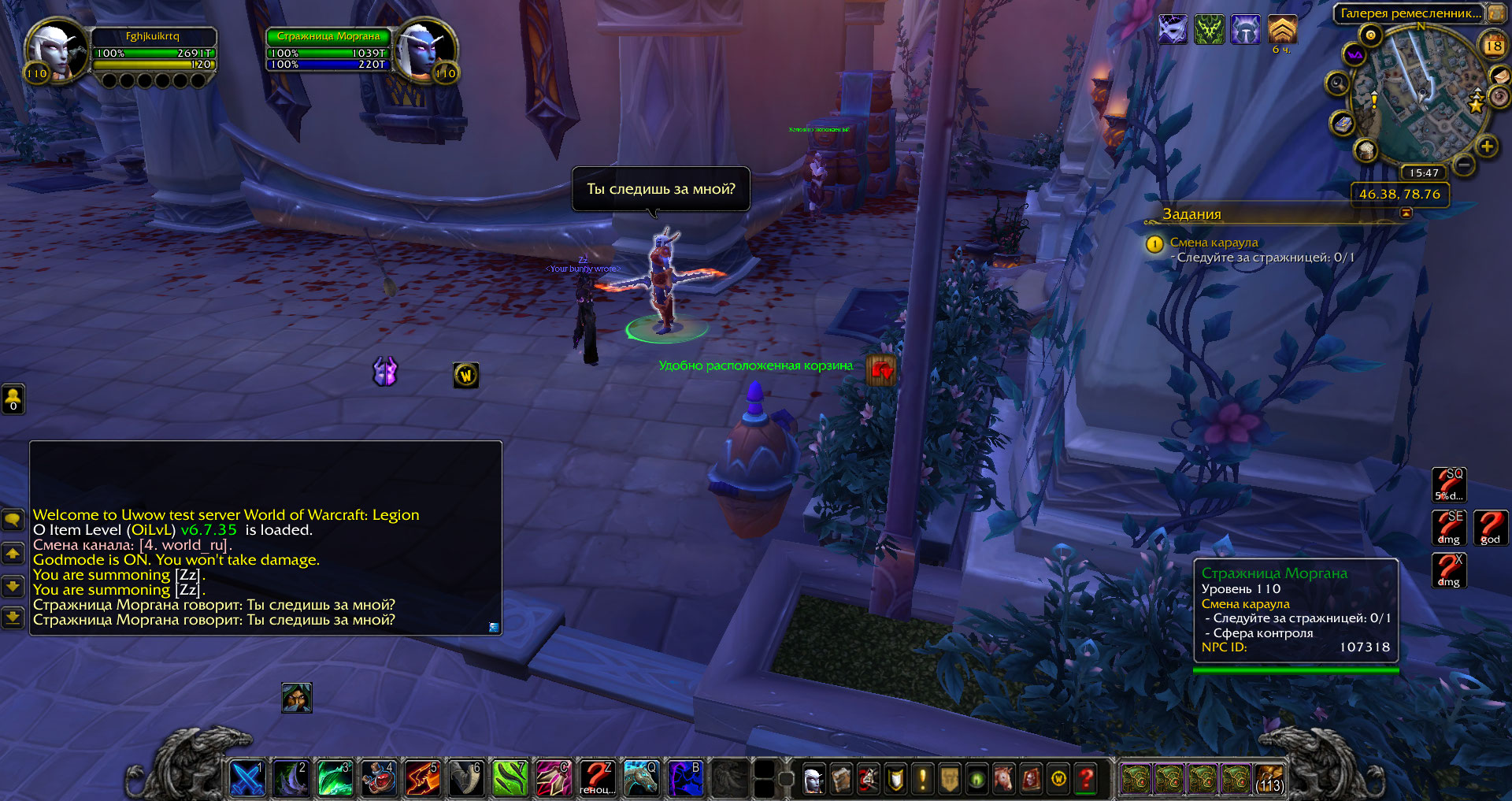Use the red potion flask in slot 4
1512x801 pixels.
point(379,779)
